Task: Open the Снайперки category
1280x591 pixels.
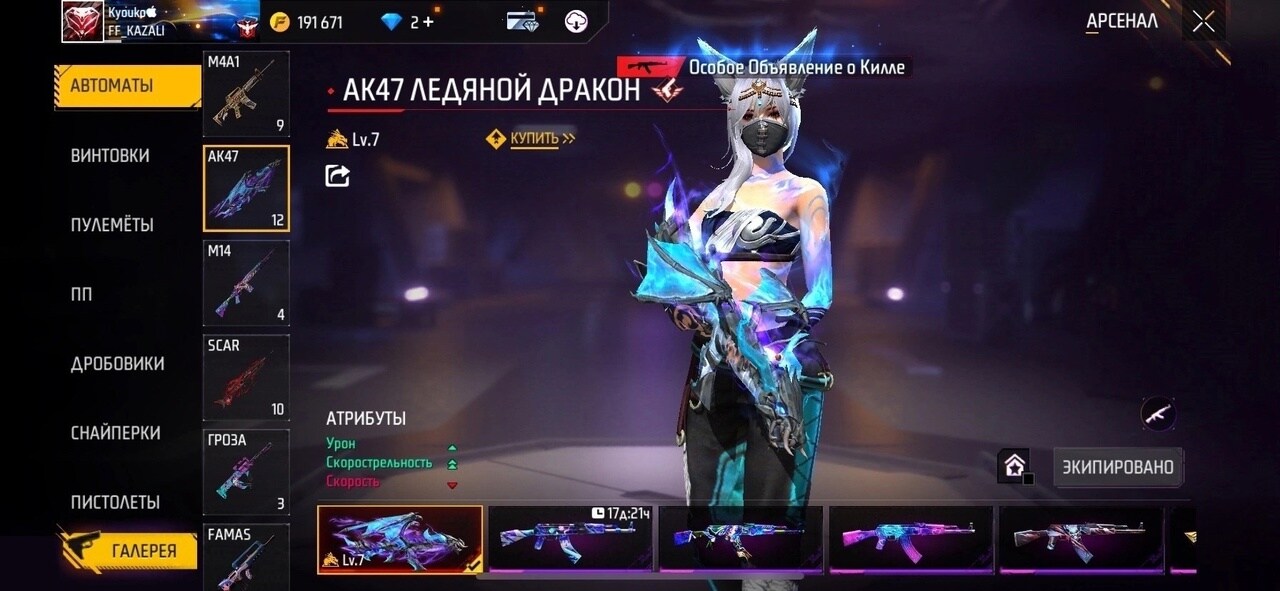Action: (x=115, y=433)
